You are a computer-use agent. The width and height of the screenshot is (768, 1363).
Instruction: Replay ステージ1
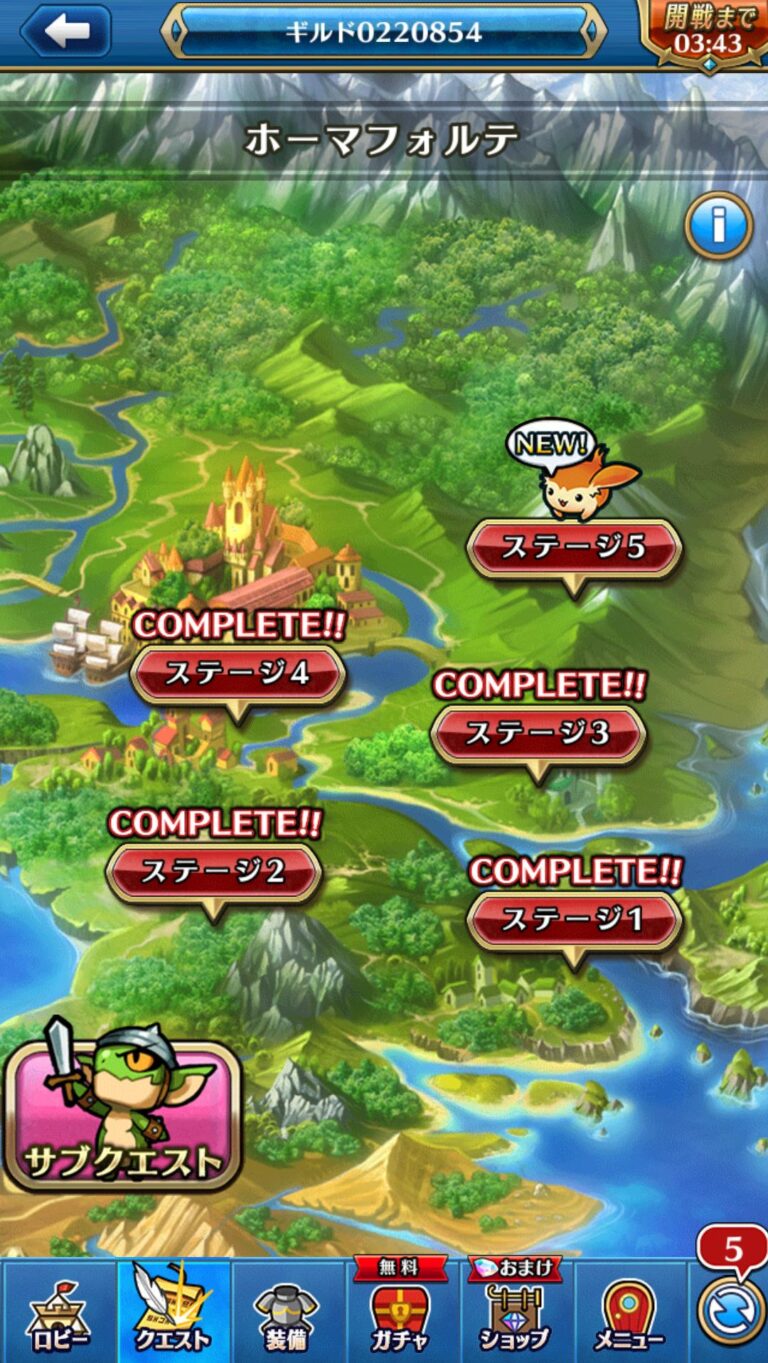[573, 920]
